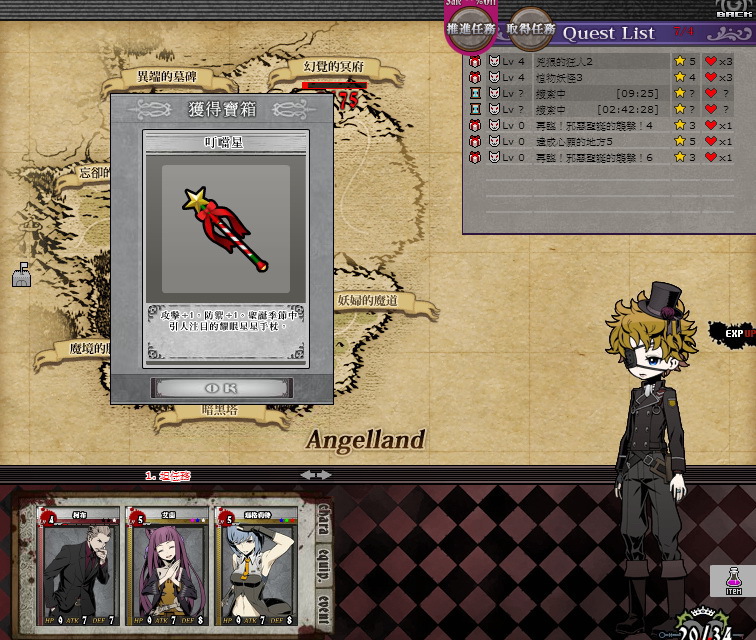Open the ITEM potion menu
This screenshot has width=756, height=640.
pyautogui.click(x=732, y=581)
